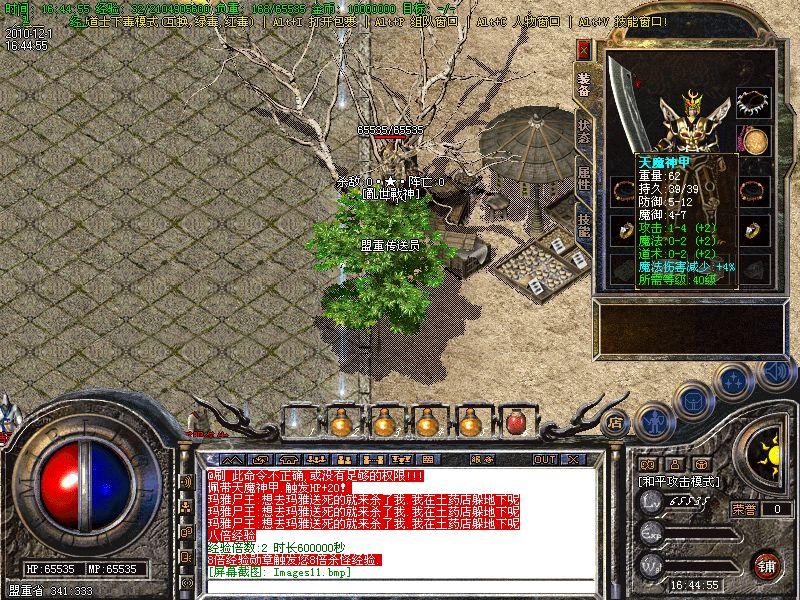Viewport: 800px width, 600px height.
Task: Open the character icon round button
Action: (x=656, y=422)
